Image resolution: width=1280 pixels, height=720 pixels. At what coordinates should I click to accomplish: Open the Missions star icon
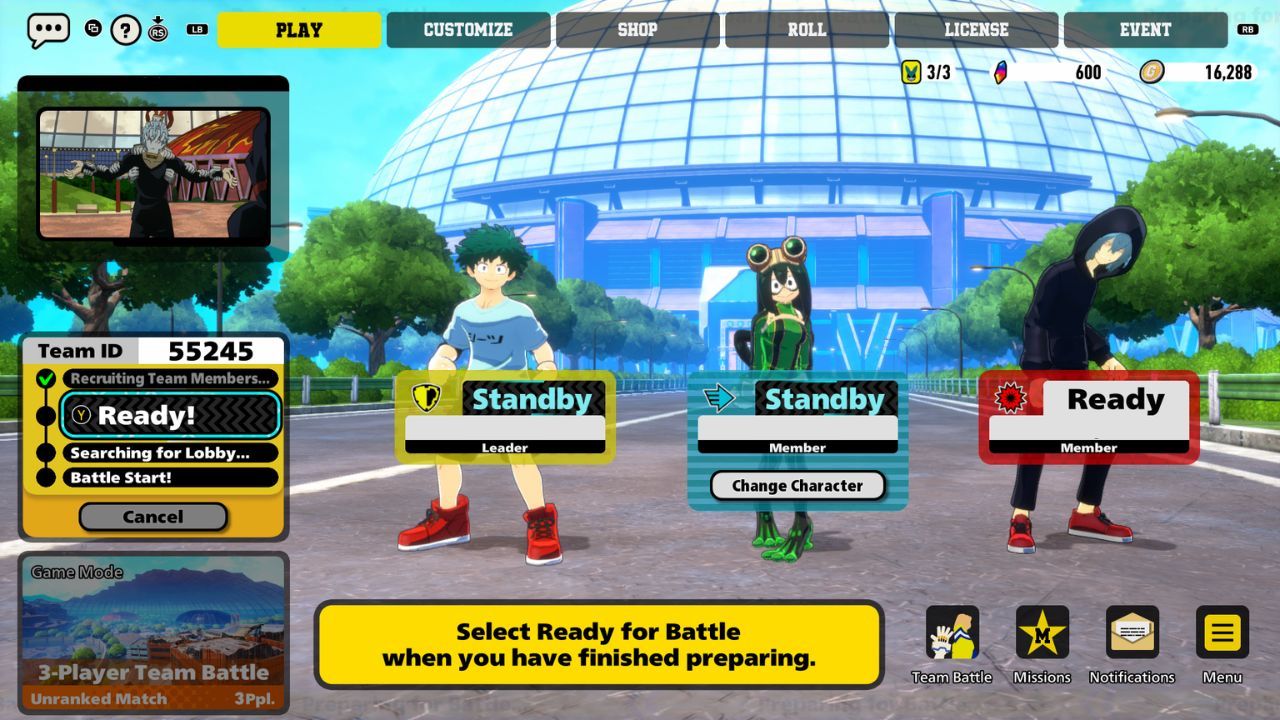[x=1042, y=632]
